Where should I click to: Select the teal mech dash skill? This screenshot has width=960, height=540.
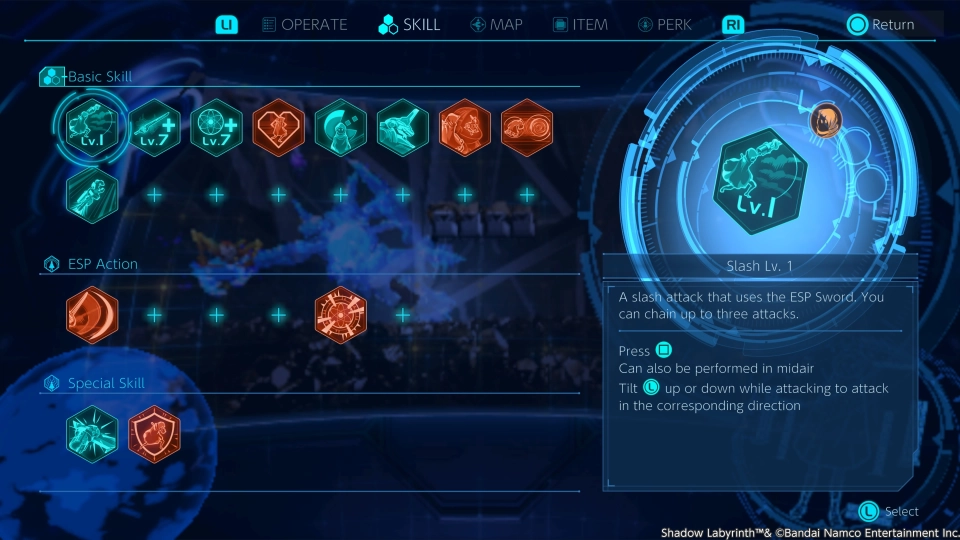coord(403,127)
